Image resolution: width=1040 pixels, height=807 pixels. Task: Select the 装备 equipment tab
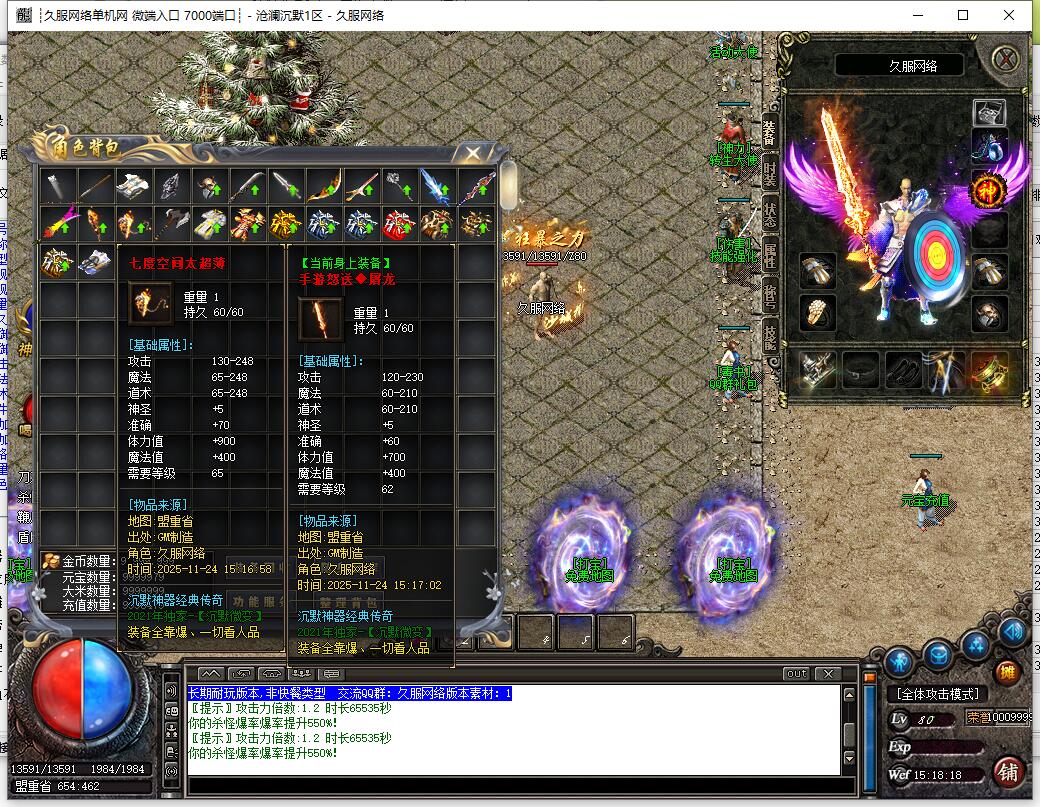[x=770, y=130]
